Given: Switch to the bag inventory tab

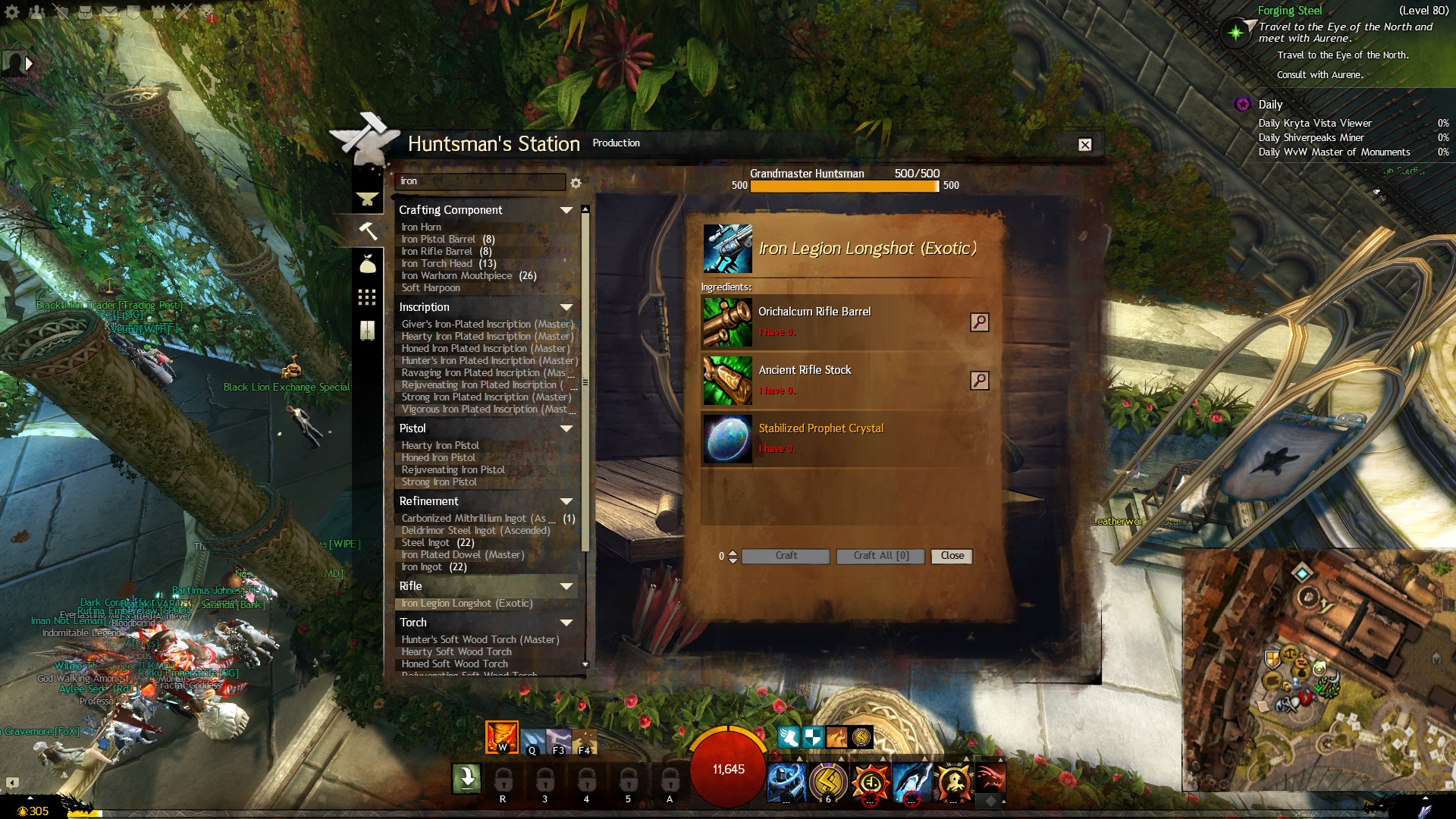Looking at the screenshot, I should coord(367,264).
